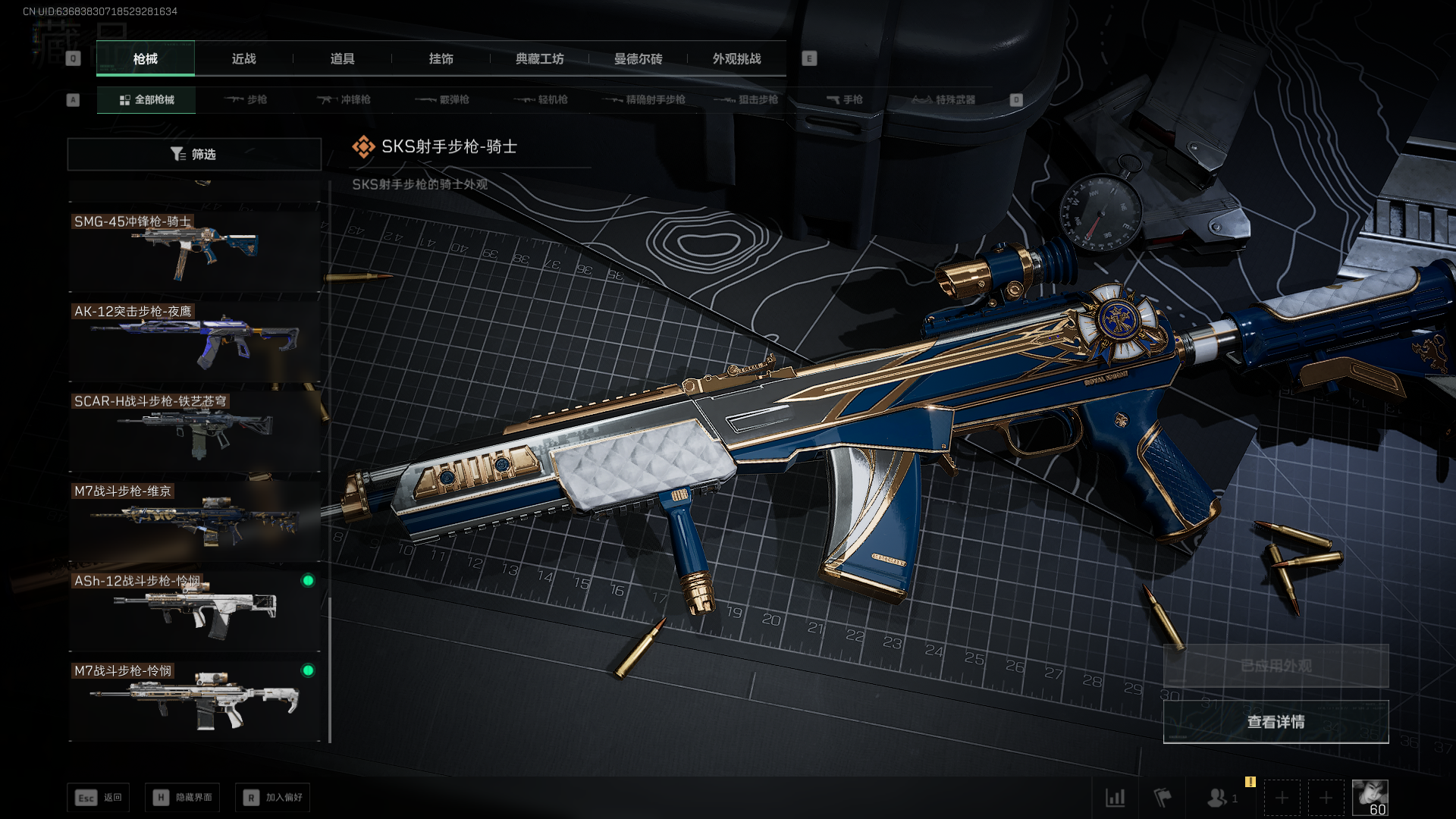Click the 查看详情 view details button
This screenshot has width=1456, height=819.
tap(1276, 722)
